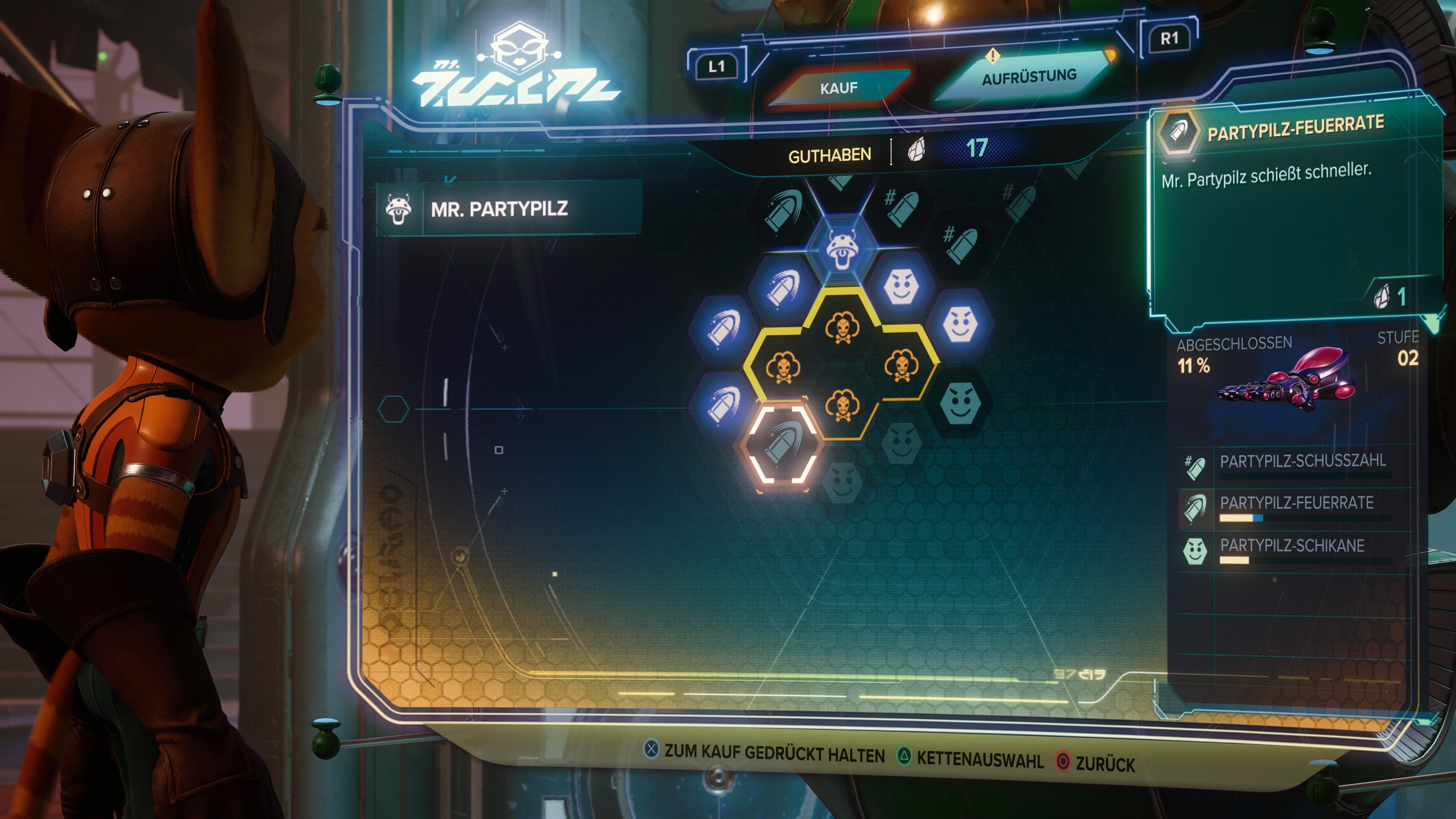Select the Partypilz-Schikane upgrade row
Viewport: 1456px width, 819px height.
click(1294, 549)
